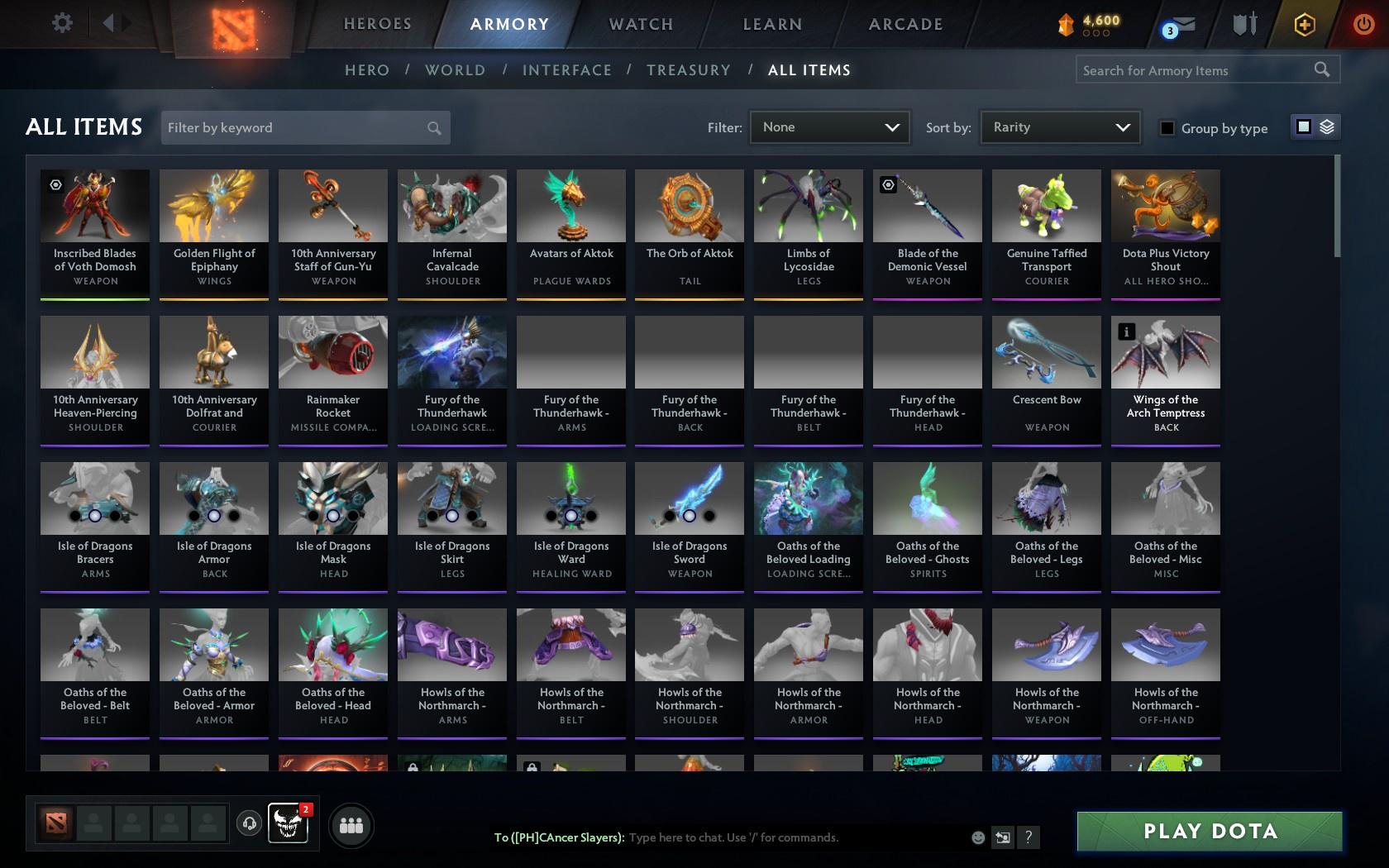The image size is (1389, 868).
Task: Click the emoticon icon in the chat bar
Action: [978, 837]
